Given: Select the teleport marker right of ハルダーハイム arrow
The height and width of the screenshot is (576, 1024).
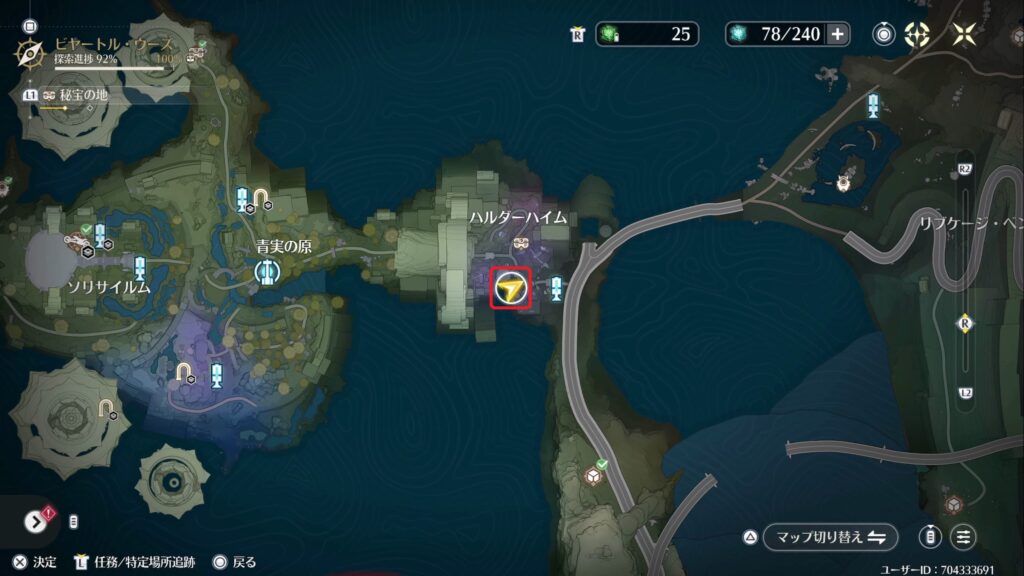Looking at the screenshot, I should click(556, 289).
